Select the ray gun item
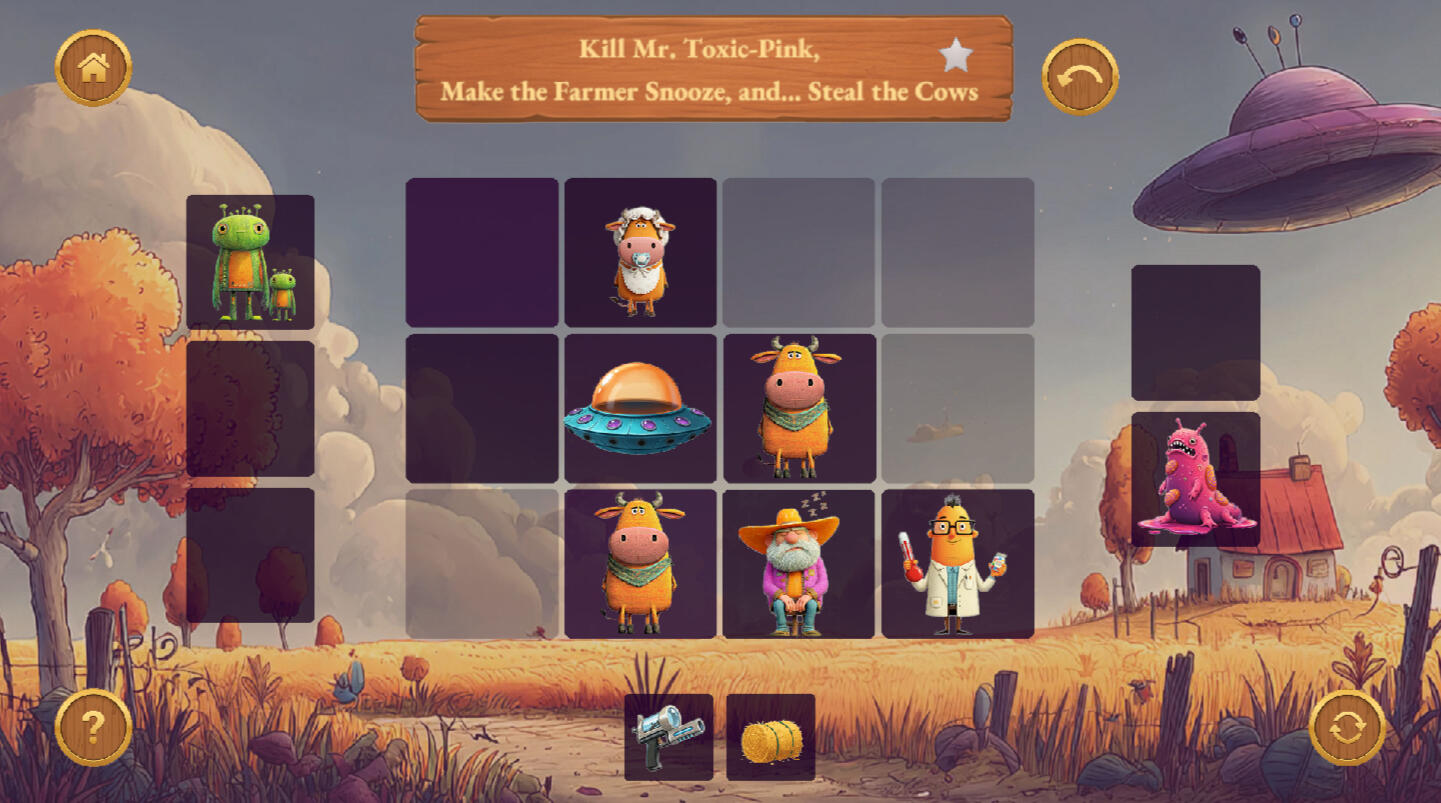 pyautogui.click(x=668, y=737)
